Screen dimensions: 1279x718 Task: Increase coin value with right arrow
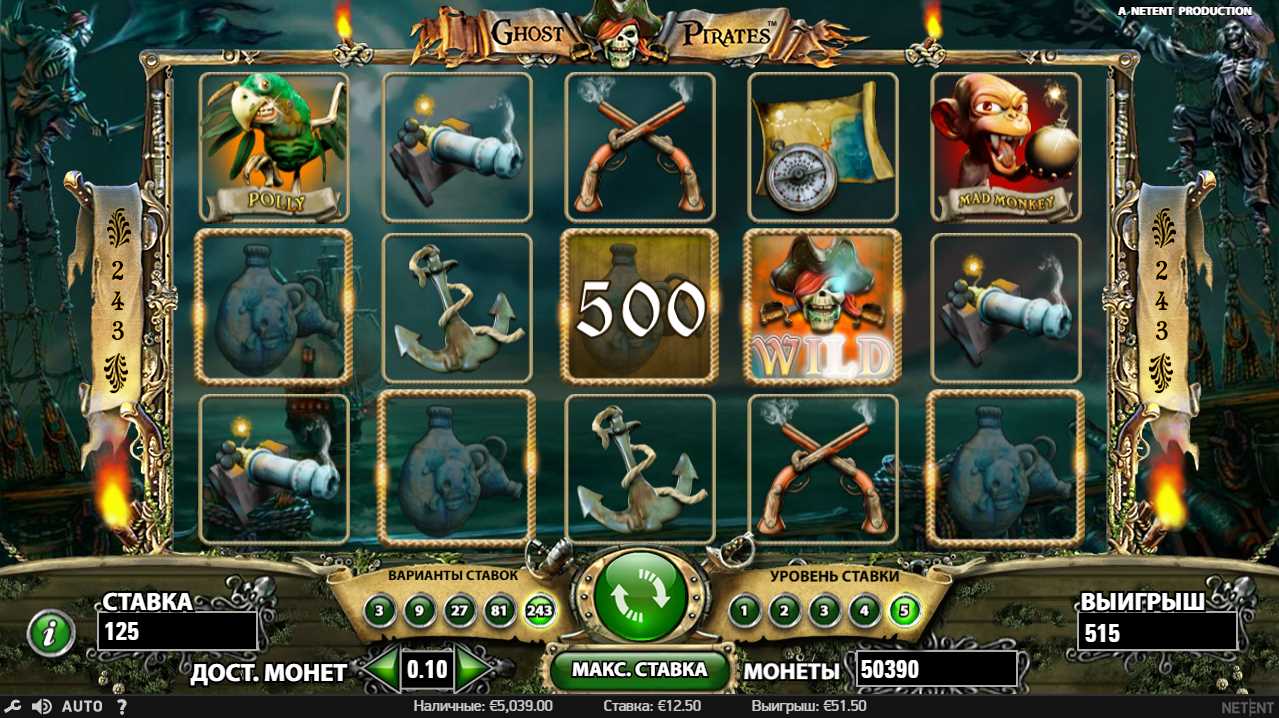pyautogui.click(x=473, y=670)
